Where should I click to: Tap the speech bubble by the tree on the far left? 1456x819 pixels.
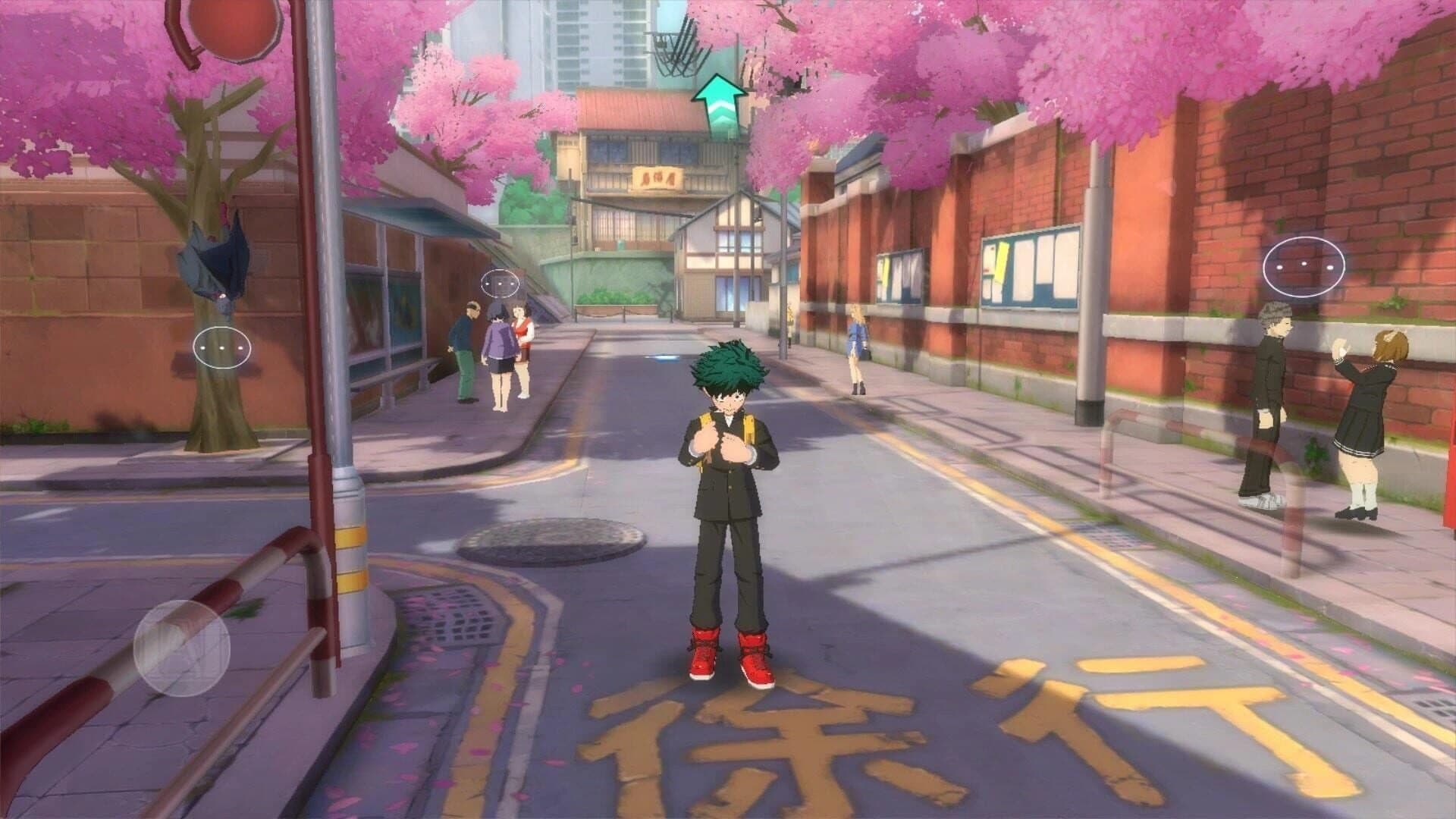(x=221, y=347)
